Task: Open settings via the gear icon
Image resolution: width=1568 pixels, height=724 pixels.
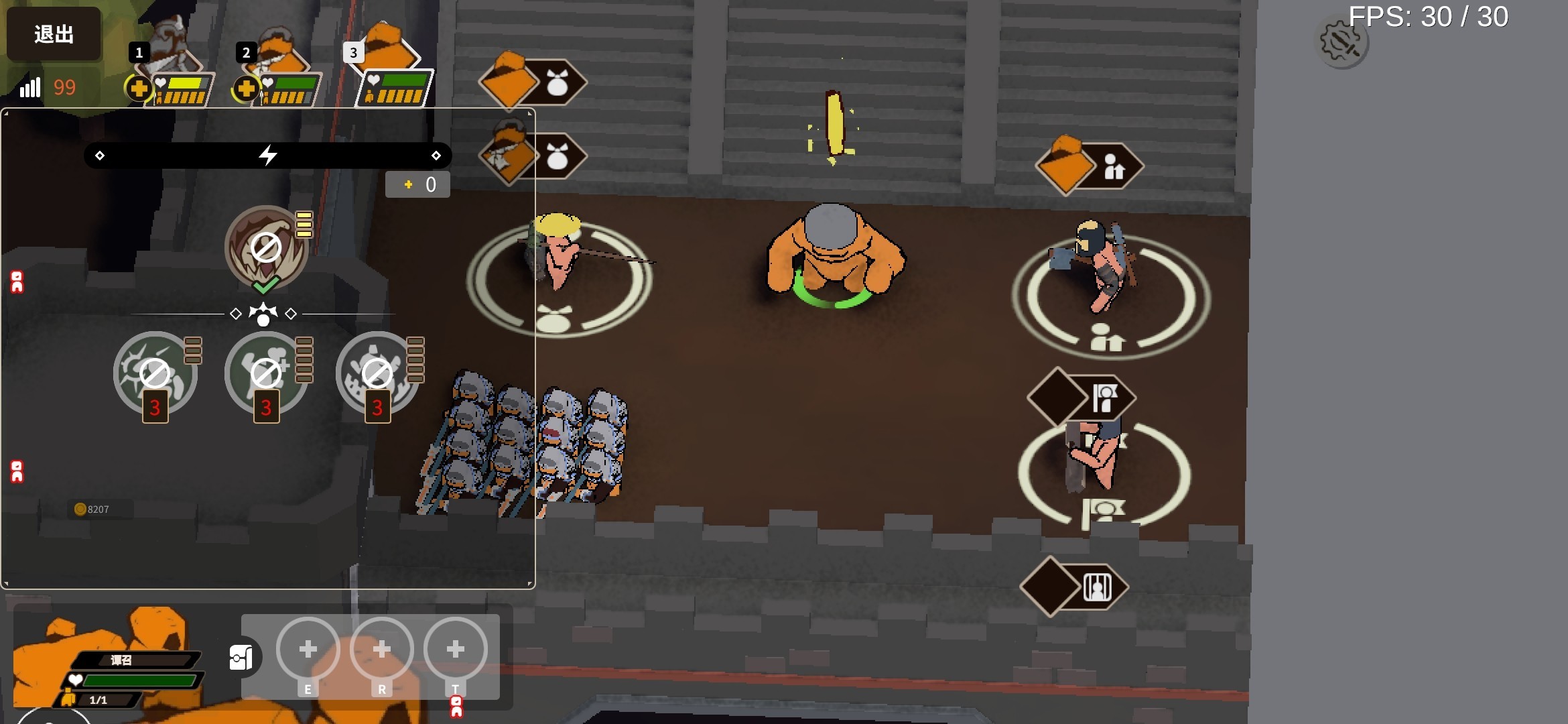Action: pyautogui.click(x=1342, y=43)
